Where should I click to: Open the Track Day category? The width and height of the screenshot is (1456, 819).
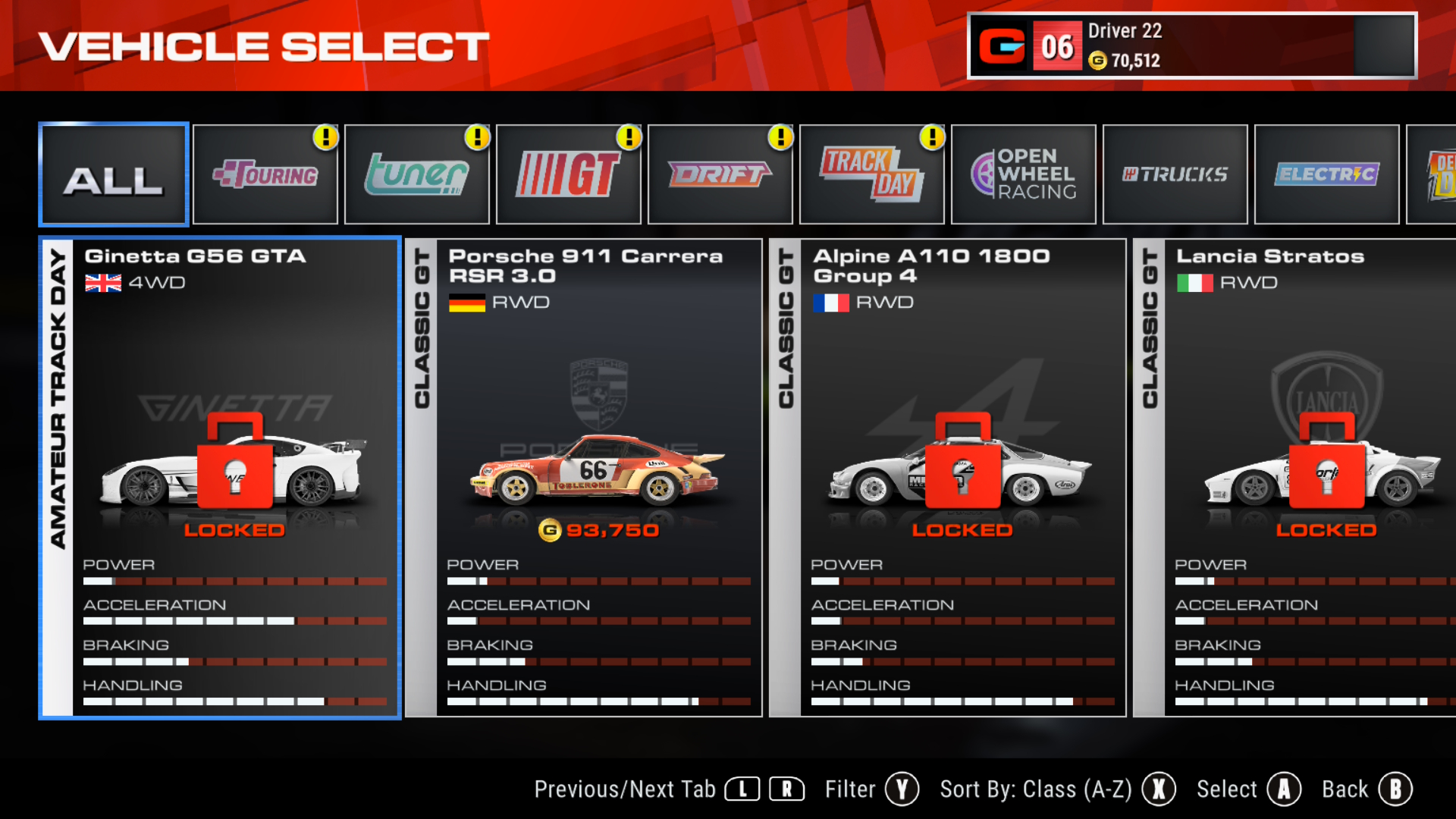click(x=871, y=174)
